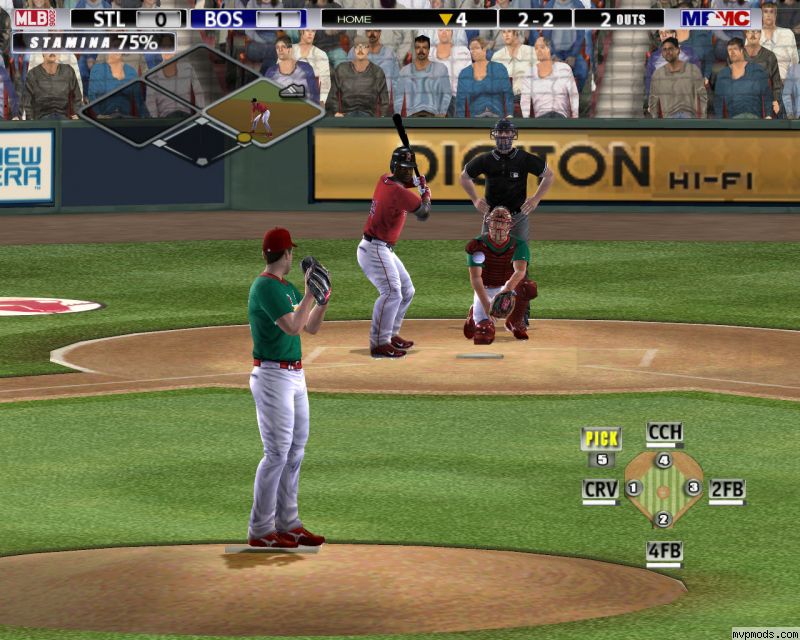
Task: Select the 4FB four-seam fastball
Action: tap(664, 550)
